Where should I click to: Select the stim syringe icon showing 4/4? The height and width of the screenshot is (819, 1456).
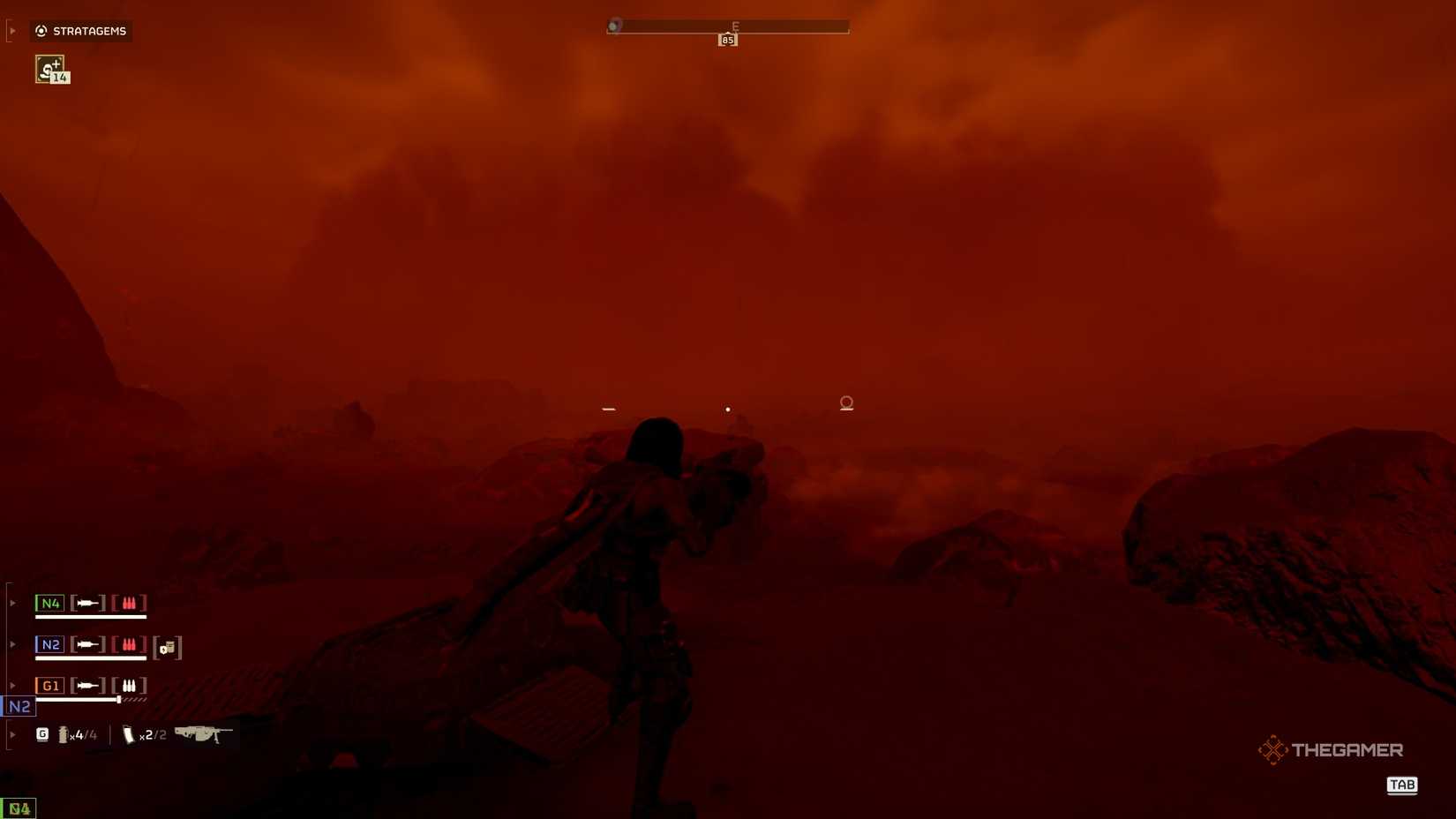point(64,734)
